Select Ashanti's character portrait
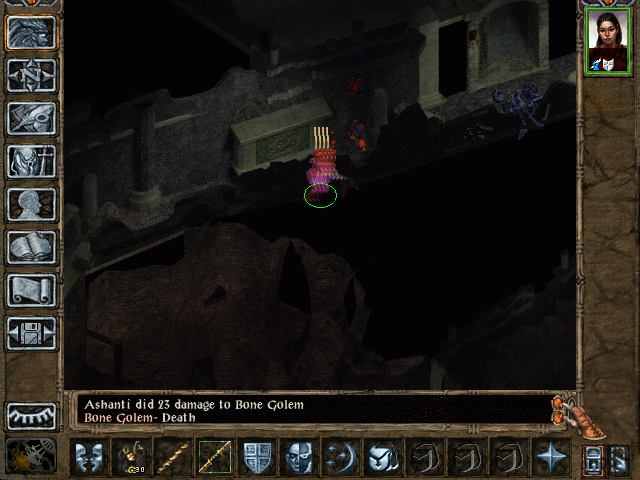This screenshot has width=640, height=480. [x=606, y=44]
